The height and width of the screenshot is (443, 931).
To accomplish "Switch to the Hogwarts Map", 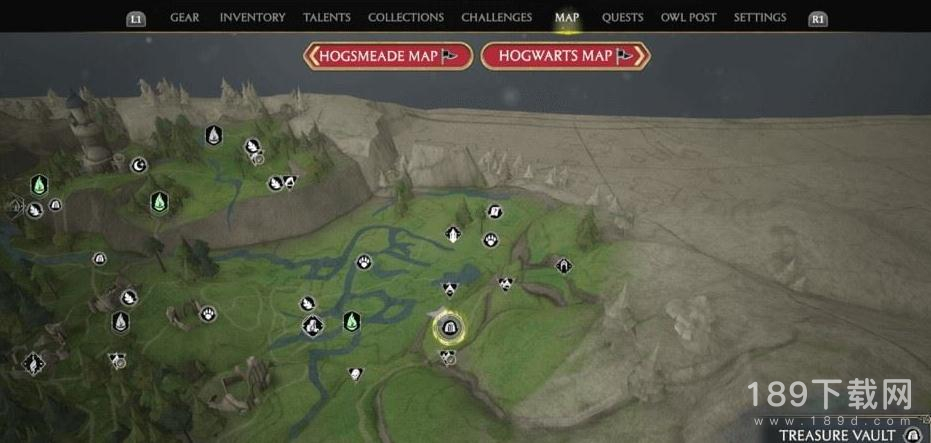I will (x=565, y=56).
